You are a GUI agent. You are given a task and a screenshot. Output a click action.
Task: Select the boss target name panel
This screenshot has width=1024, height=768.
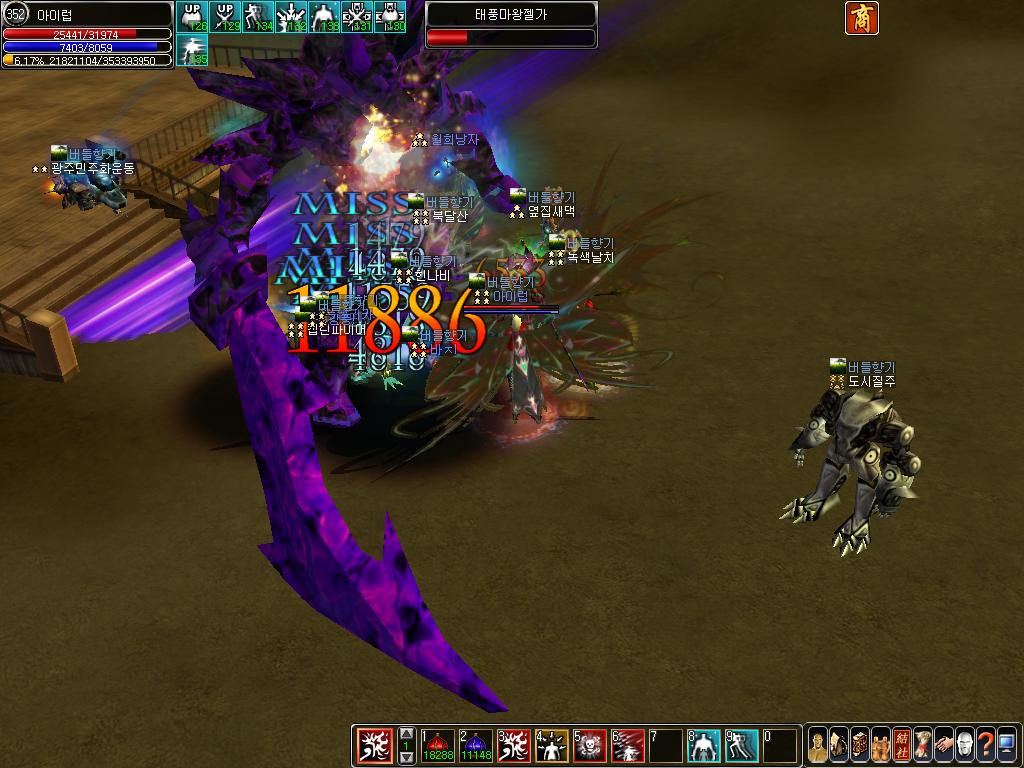click(511, 16)
